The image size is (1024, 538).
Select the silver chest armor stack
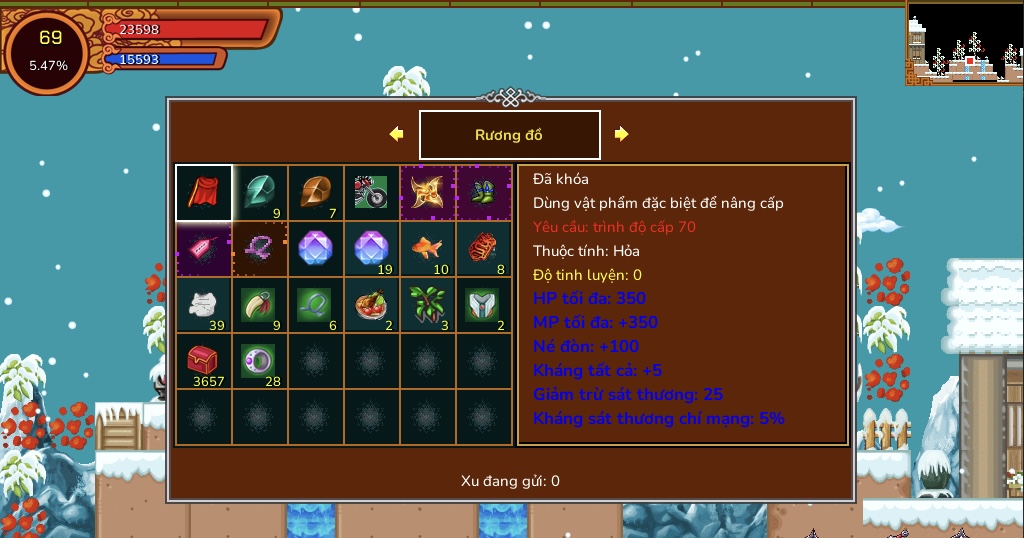coord(484,304)
